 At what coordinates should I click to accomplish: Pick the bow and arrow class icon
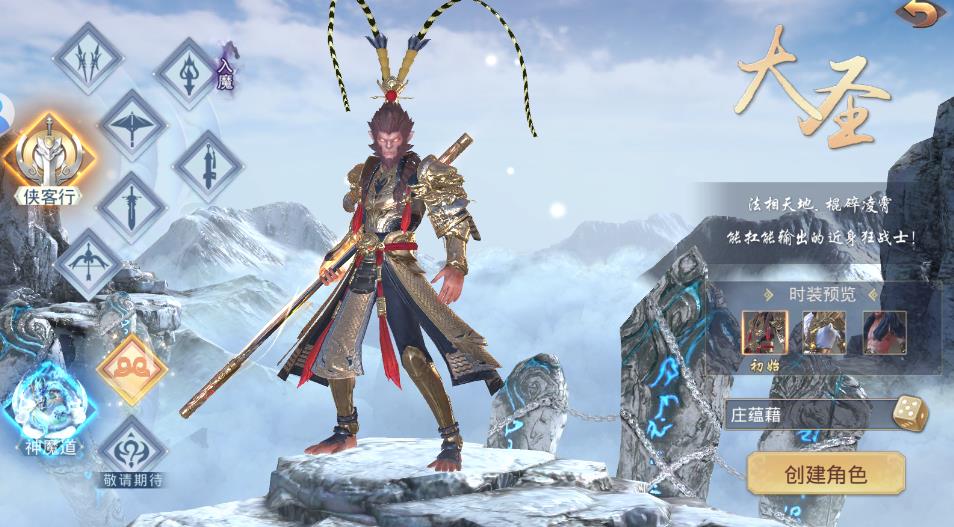88,262
